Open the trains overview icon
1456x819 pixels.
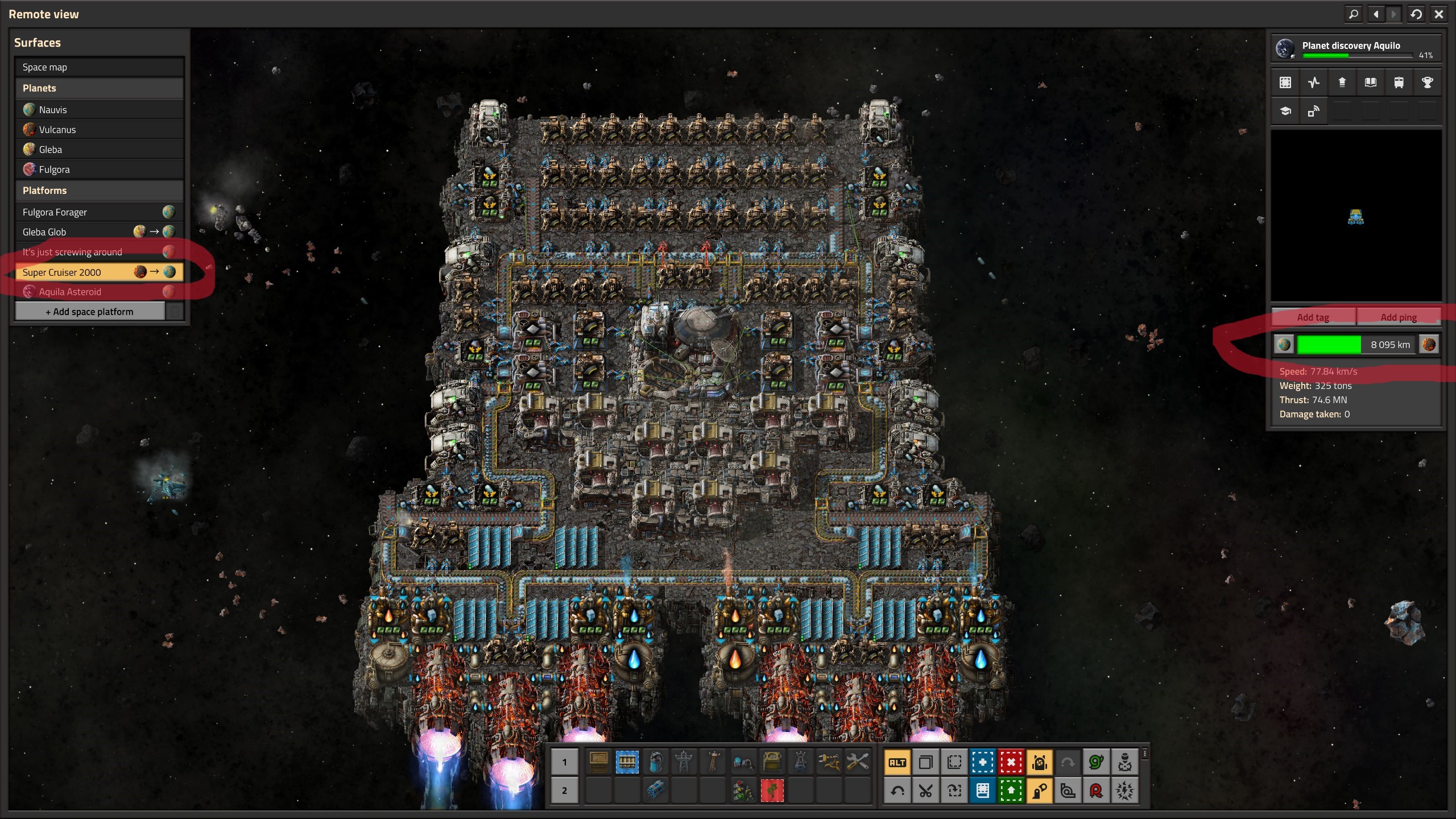(x=1399, y=83)
